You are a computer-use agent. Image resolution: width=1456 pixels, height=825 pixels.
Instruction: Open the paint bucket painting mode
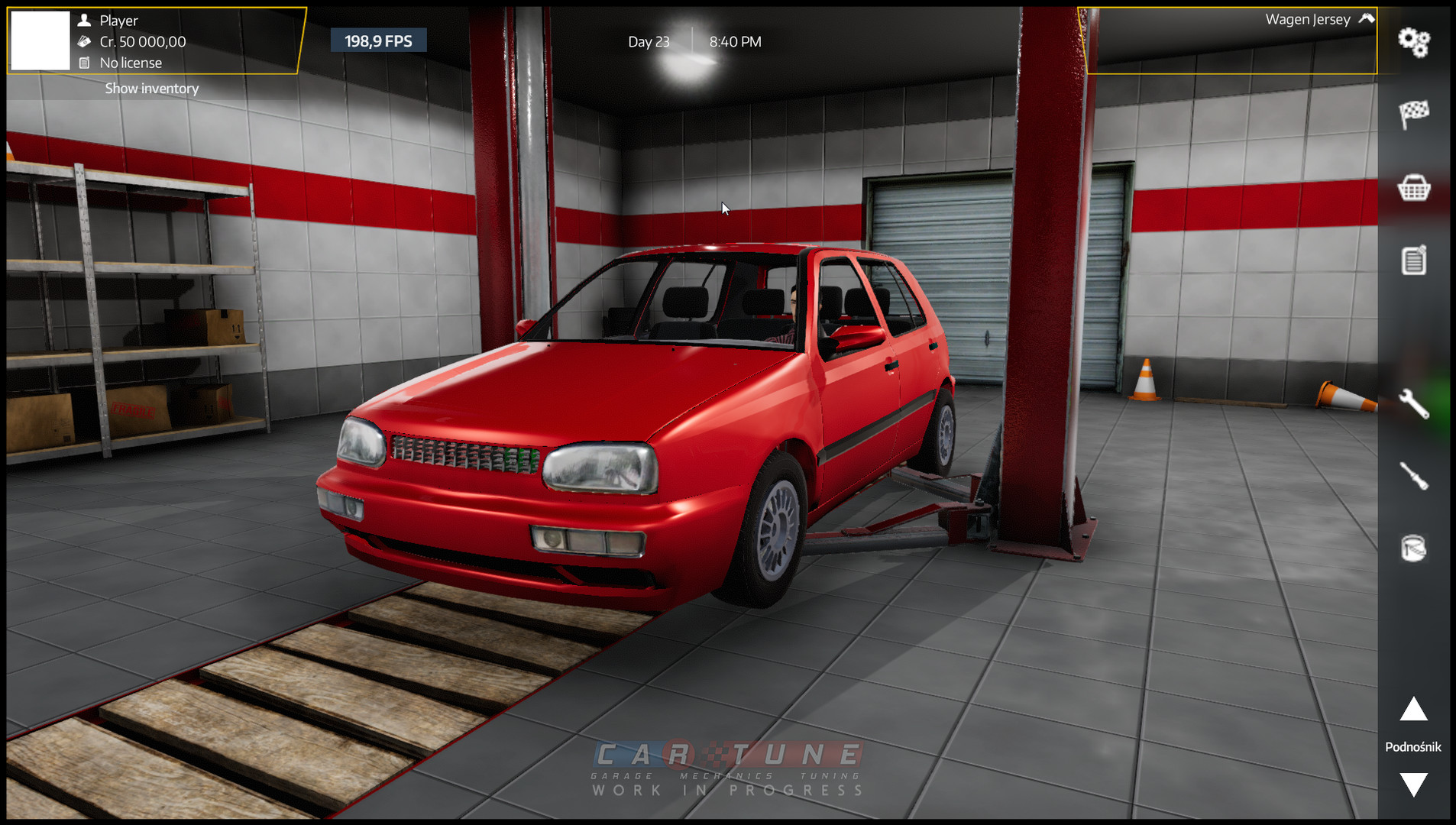tap(1414, 548)
